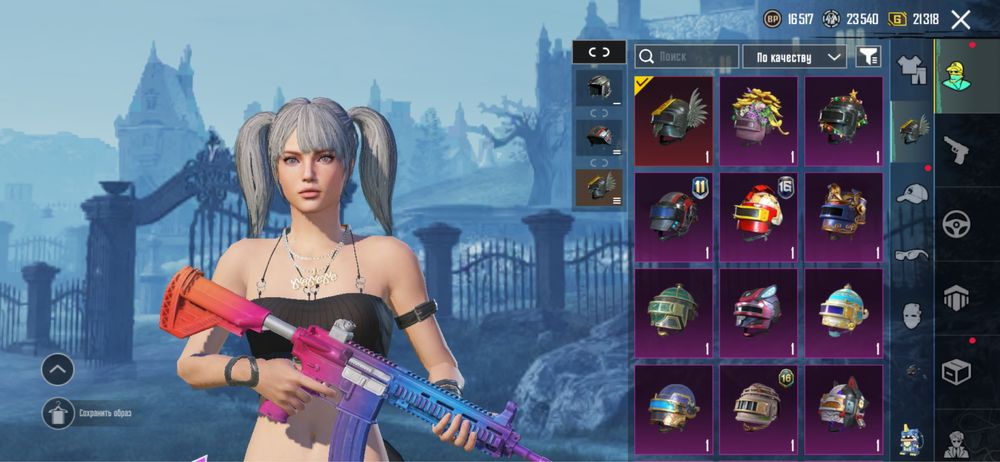Choose the sunflower-decorated helmet skin
The height and width of the screenshot is (462, 1000).
(x=759, y=121)
